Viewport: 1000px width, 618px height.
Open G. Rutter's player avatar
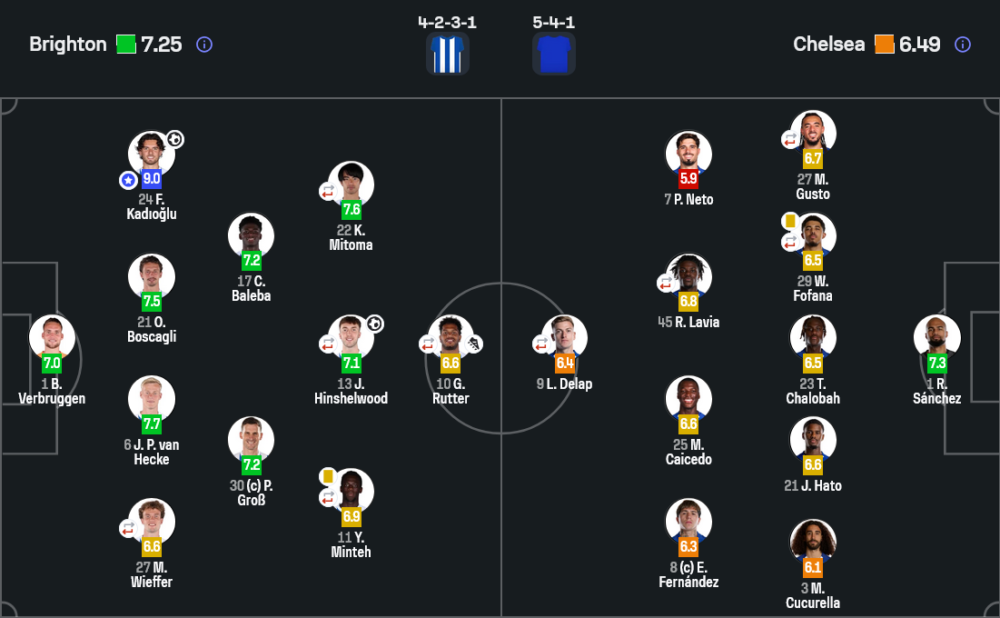450,338
